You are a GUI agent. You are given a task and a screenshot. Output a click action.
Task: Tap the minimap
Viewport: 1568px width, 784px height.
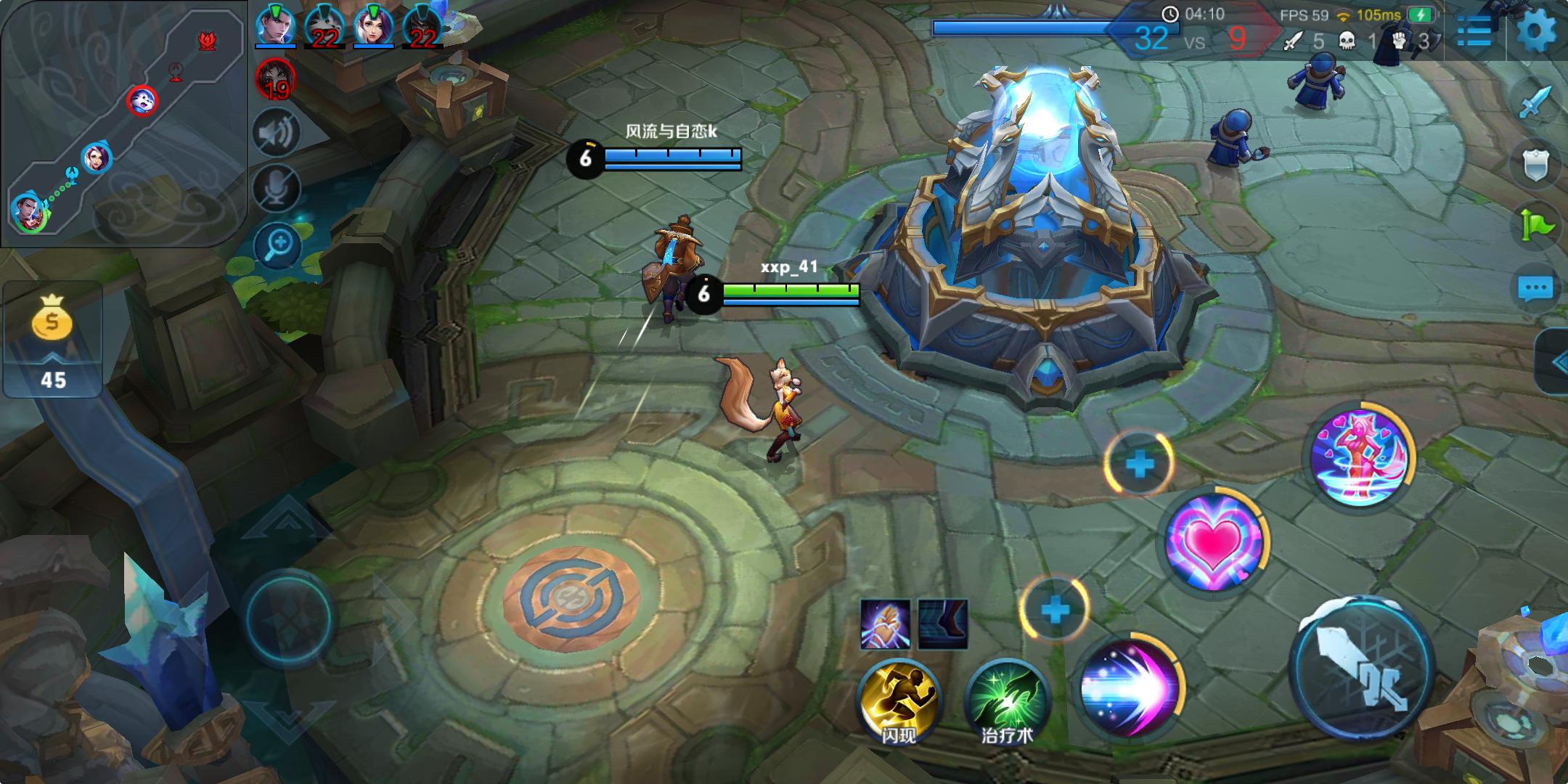[123, 123]
